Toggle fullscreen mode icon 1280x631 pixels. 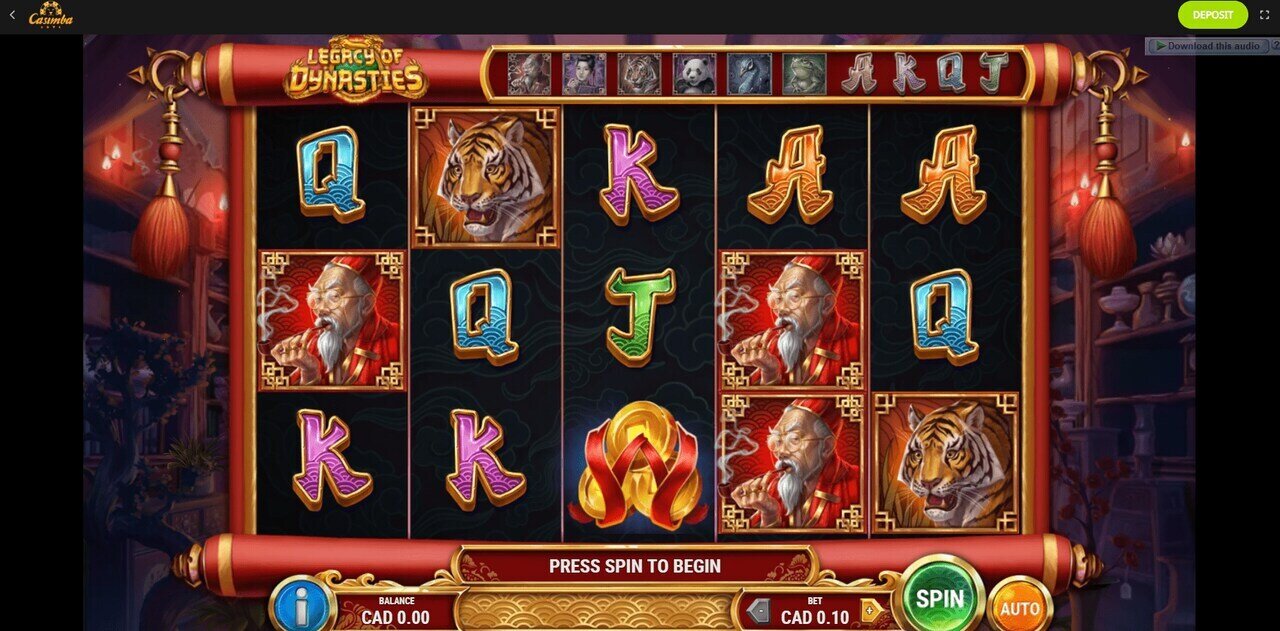tap(1264, 15)
